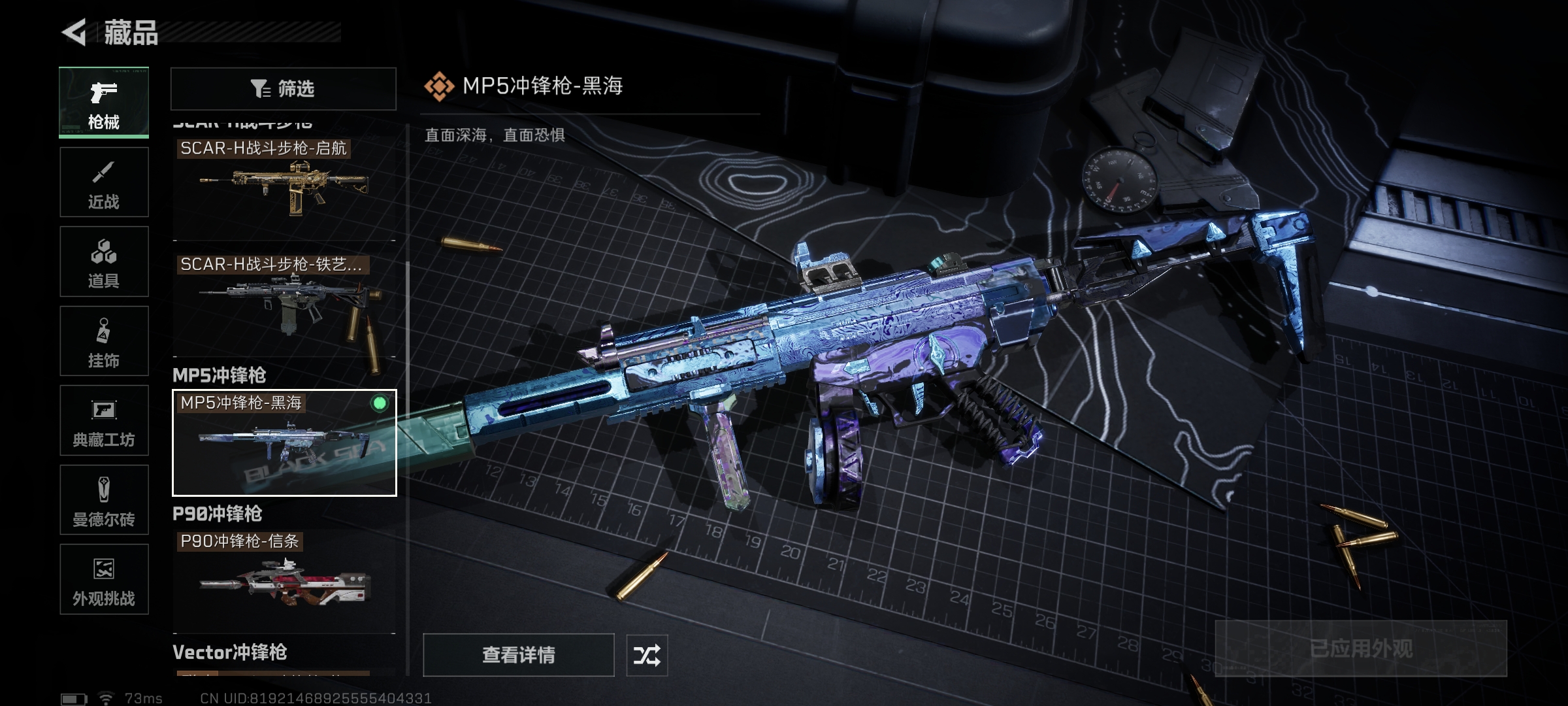This screenshot has height=706, width=1568.
Task: Open the 典藏工坊 workshop tab
Action: click(104, 420)
